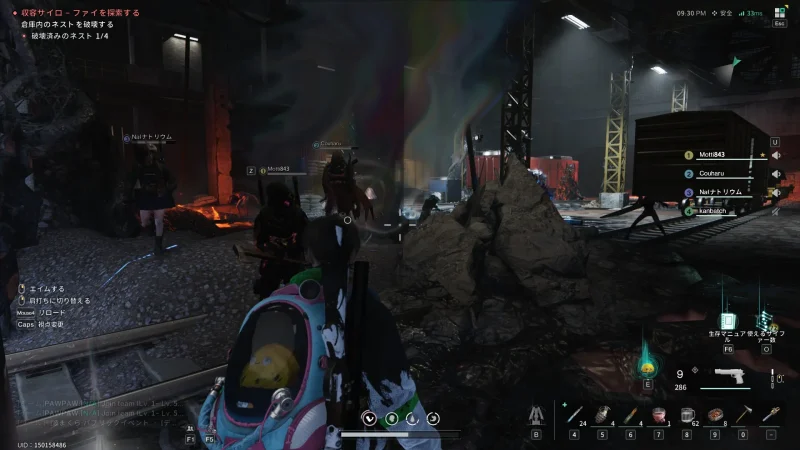Select the syringe hotbar slot
Viewport: 800px width, 450px height.
(574, 413)
